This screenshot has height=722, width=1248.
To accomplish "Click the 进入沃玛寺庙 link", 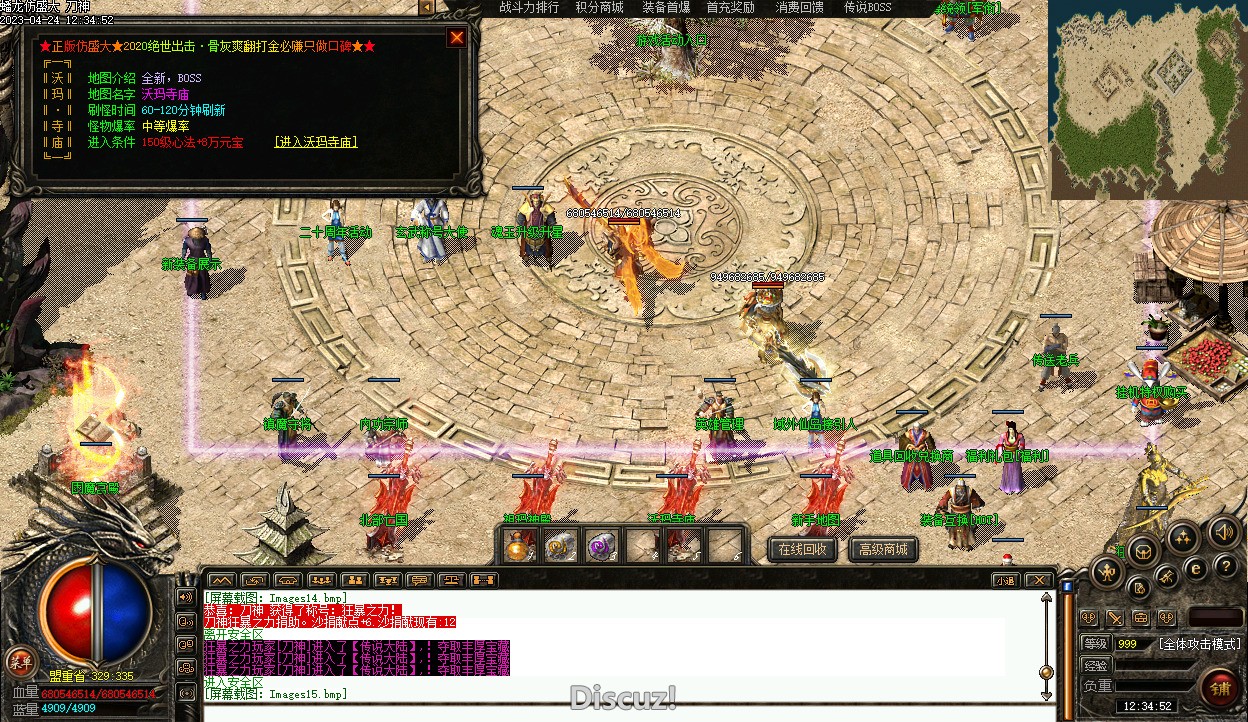I will (x=315, y=142).
